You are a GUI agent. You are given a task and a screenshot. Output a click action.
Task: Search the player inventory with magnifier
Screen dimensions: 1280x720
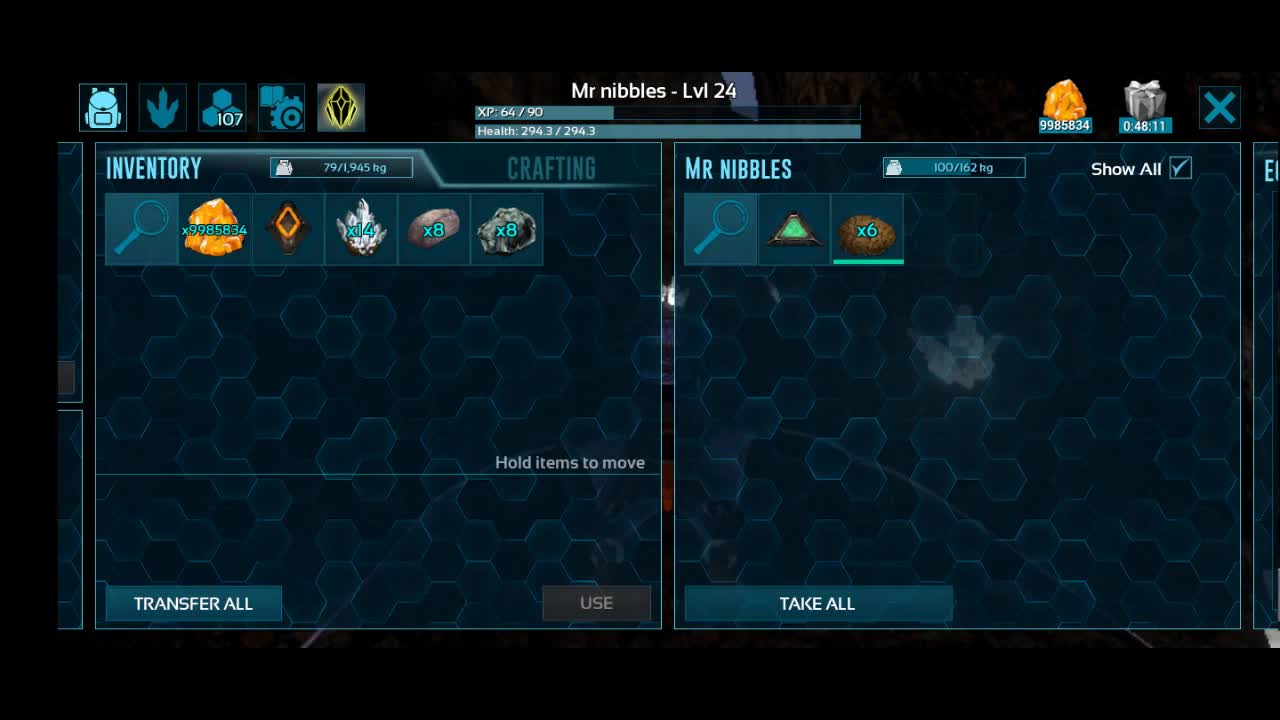click(141, 229)
